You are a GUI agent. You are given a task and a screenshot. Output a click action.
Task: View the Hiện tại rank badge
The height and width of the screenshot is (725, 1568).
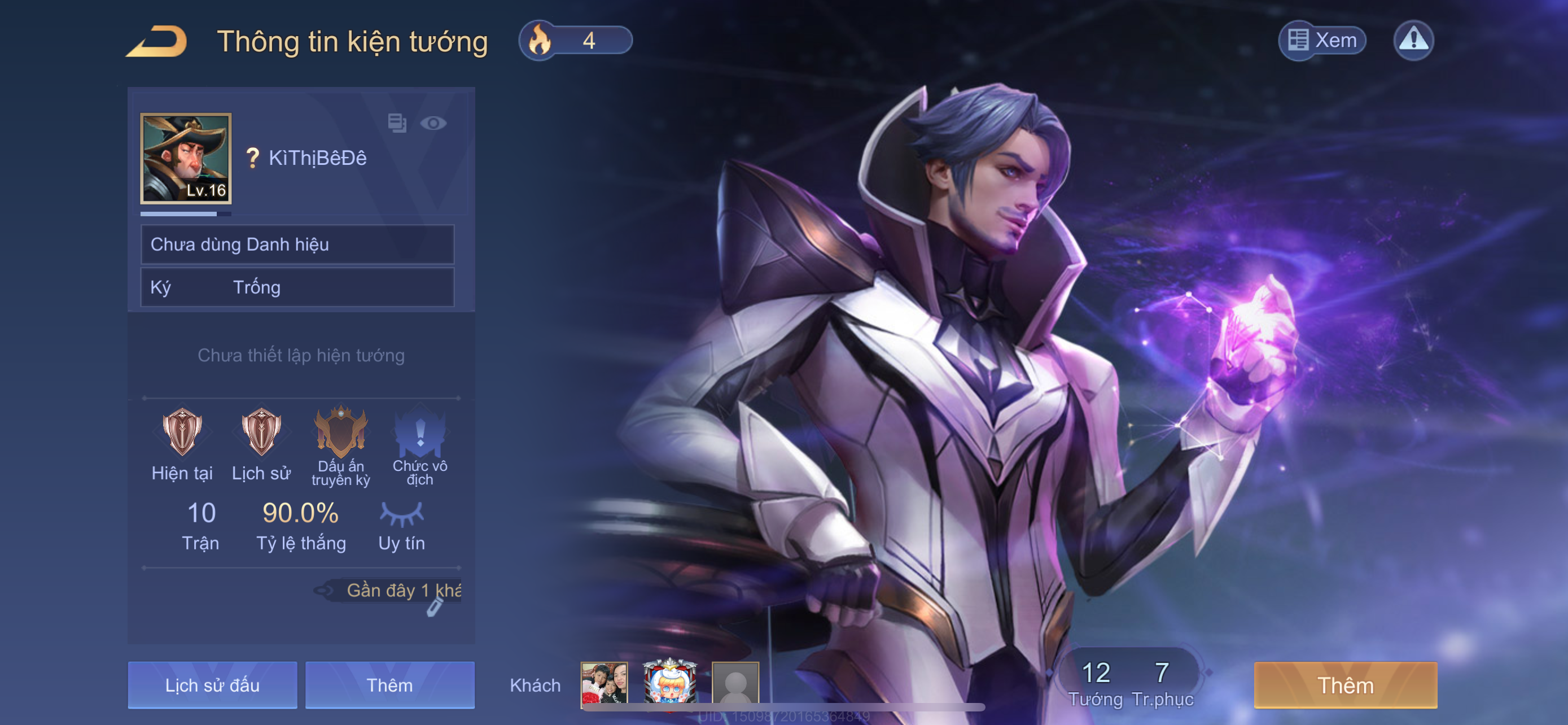point(182,432)
